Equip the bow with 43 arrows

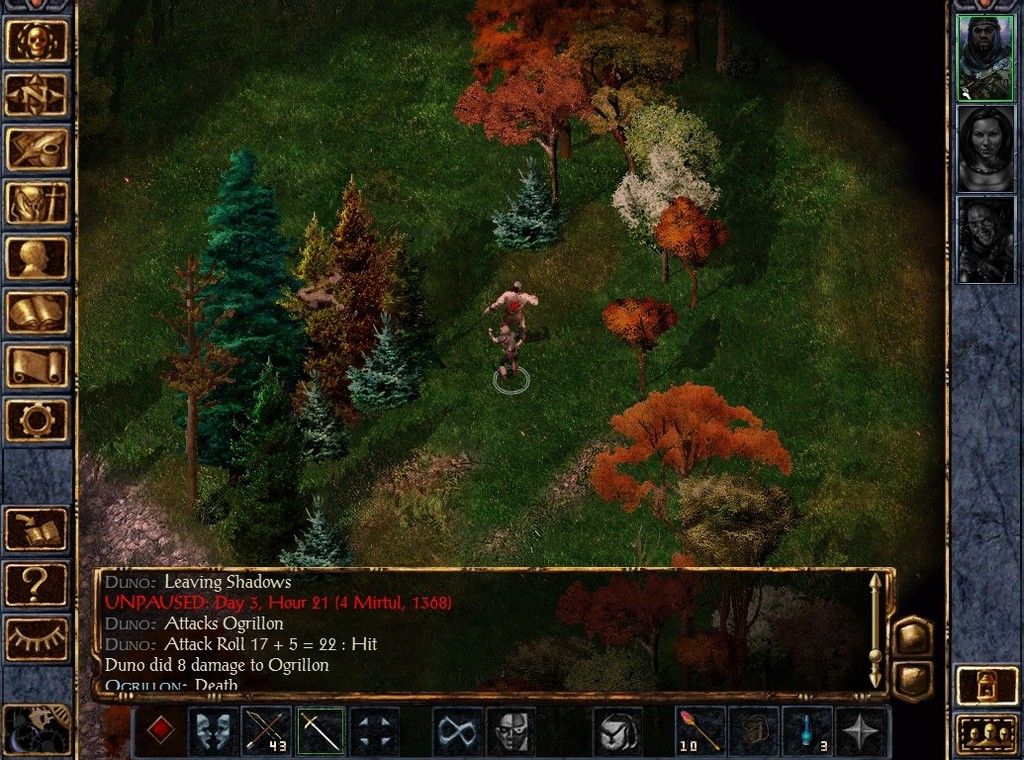point(267,731)
